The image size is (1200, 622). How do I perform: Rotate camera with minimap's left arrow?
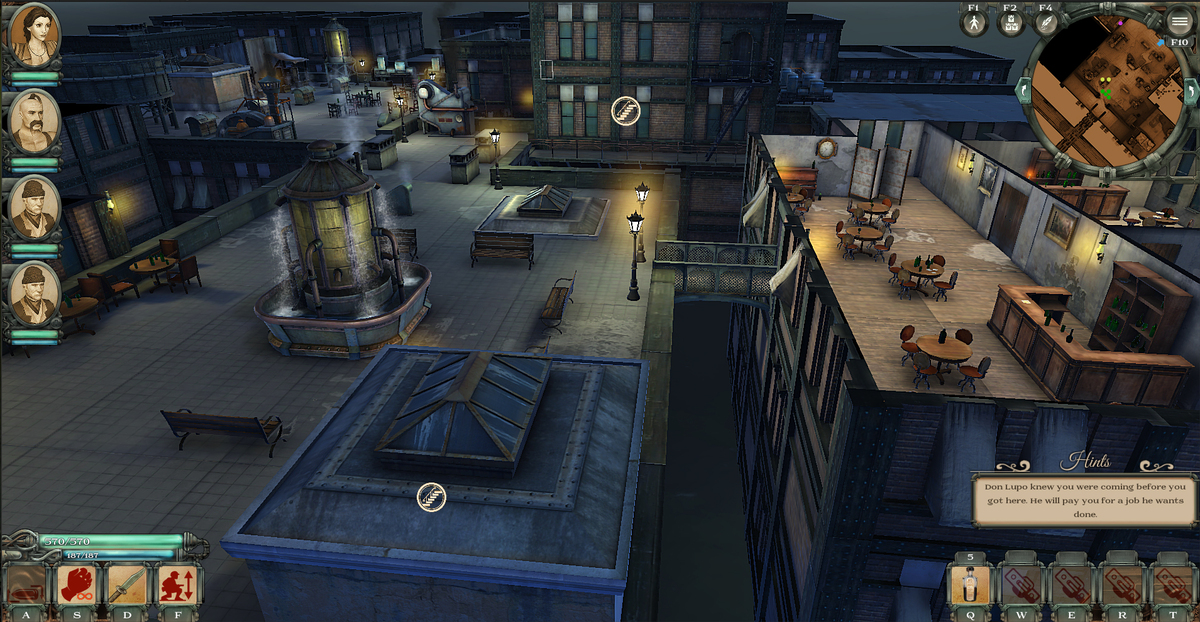(x=1022, y=91)
